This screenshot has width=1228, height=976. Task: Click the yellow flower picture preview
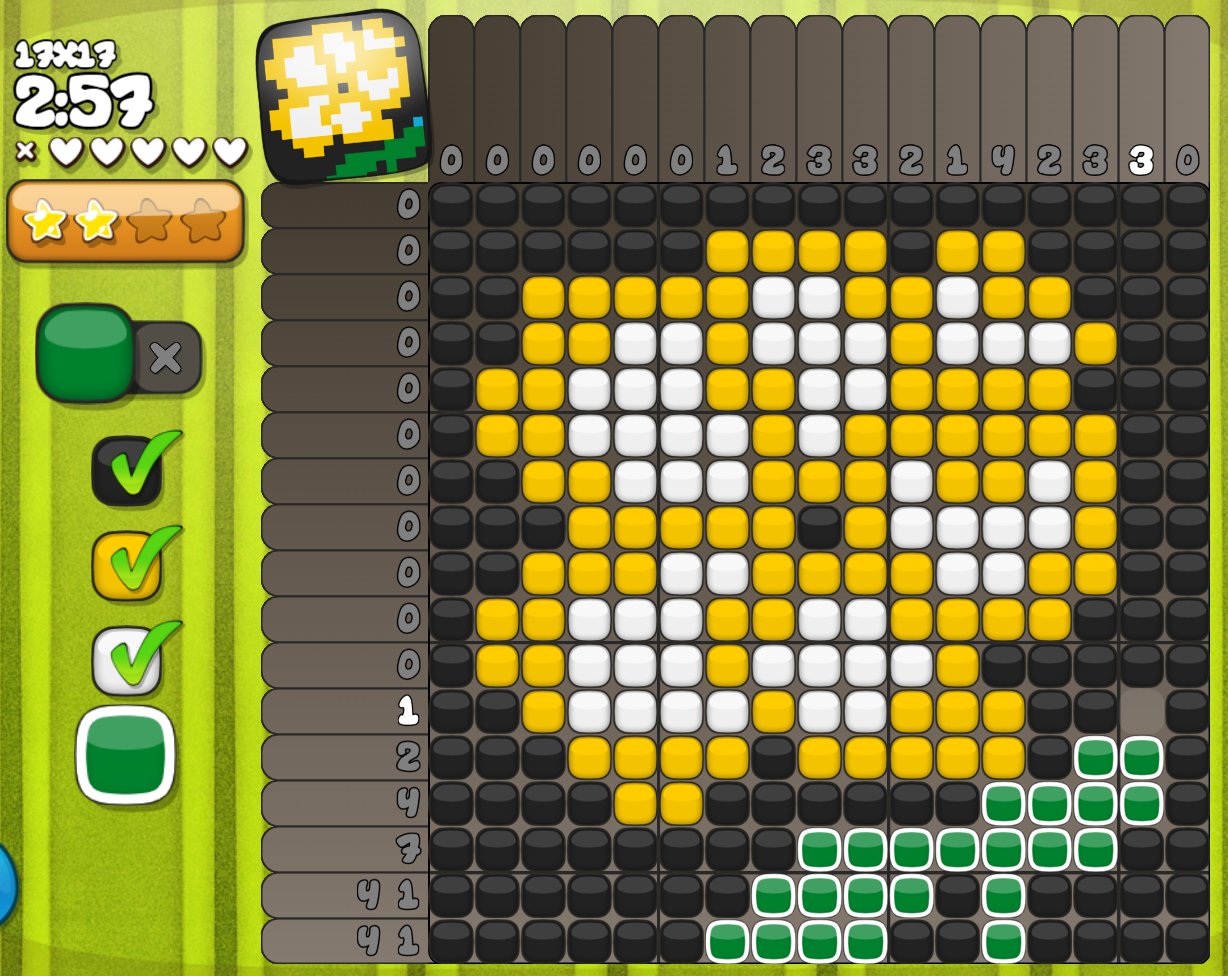coord(342,96)
